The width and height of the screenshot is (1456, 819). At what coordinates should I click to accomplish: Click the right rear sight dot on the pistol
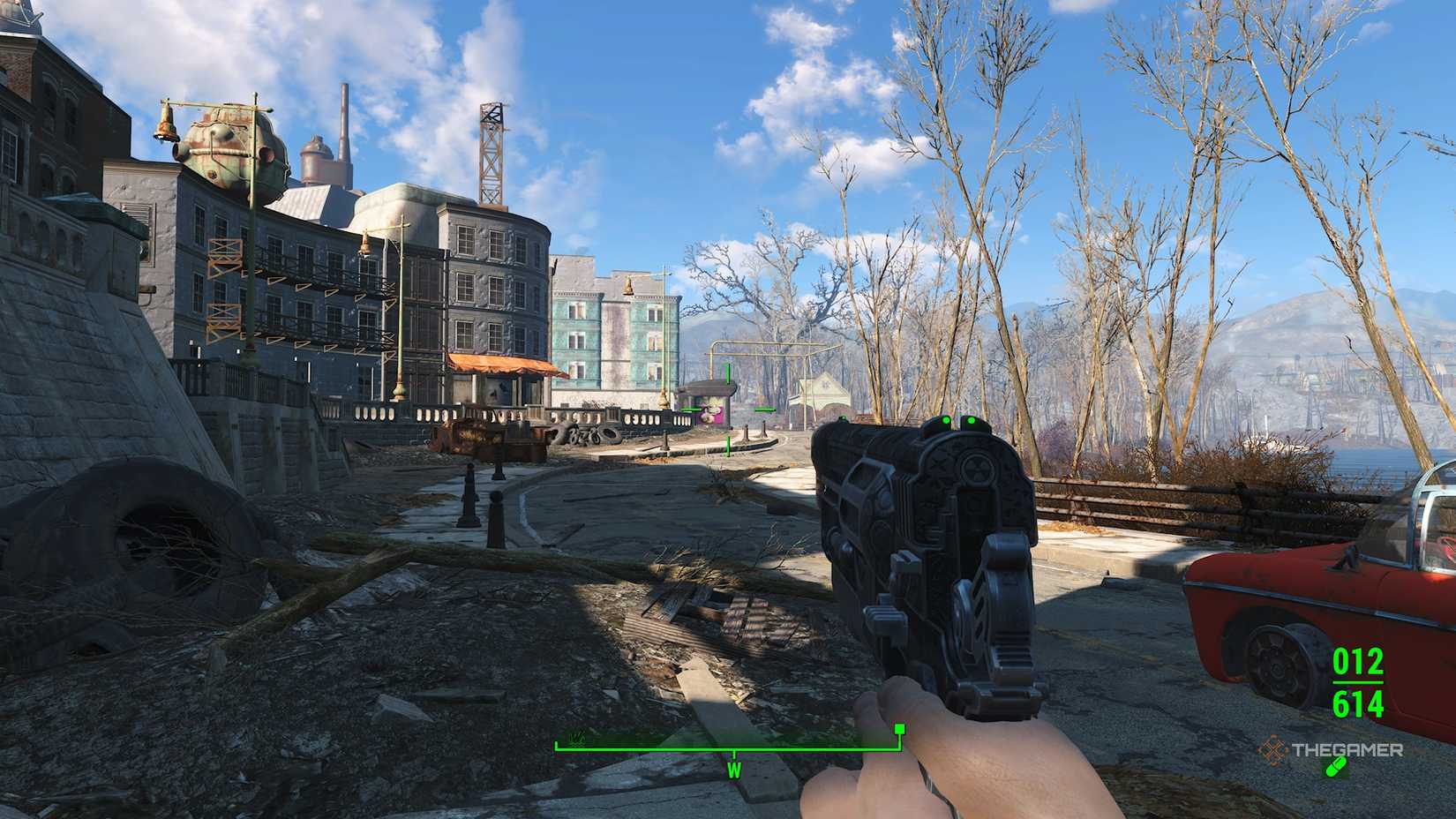pos(972,421)
